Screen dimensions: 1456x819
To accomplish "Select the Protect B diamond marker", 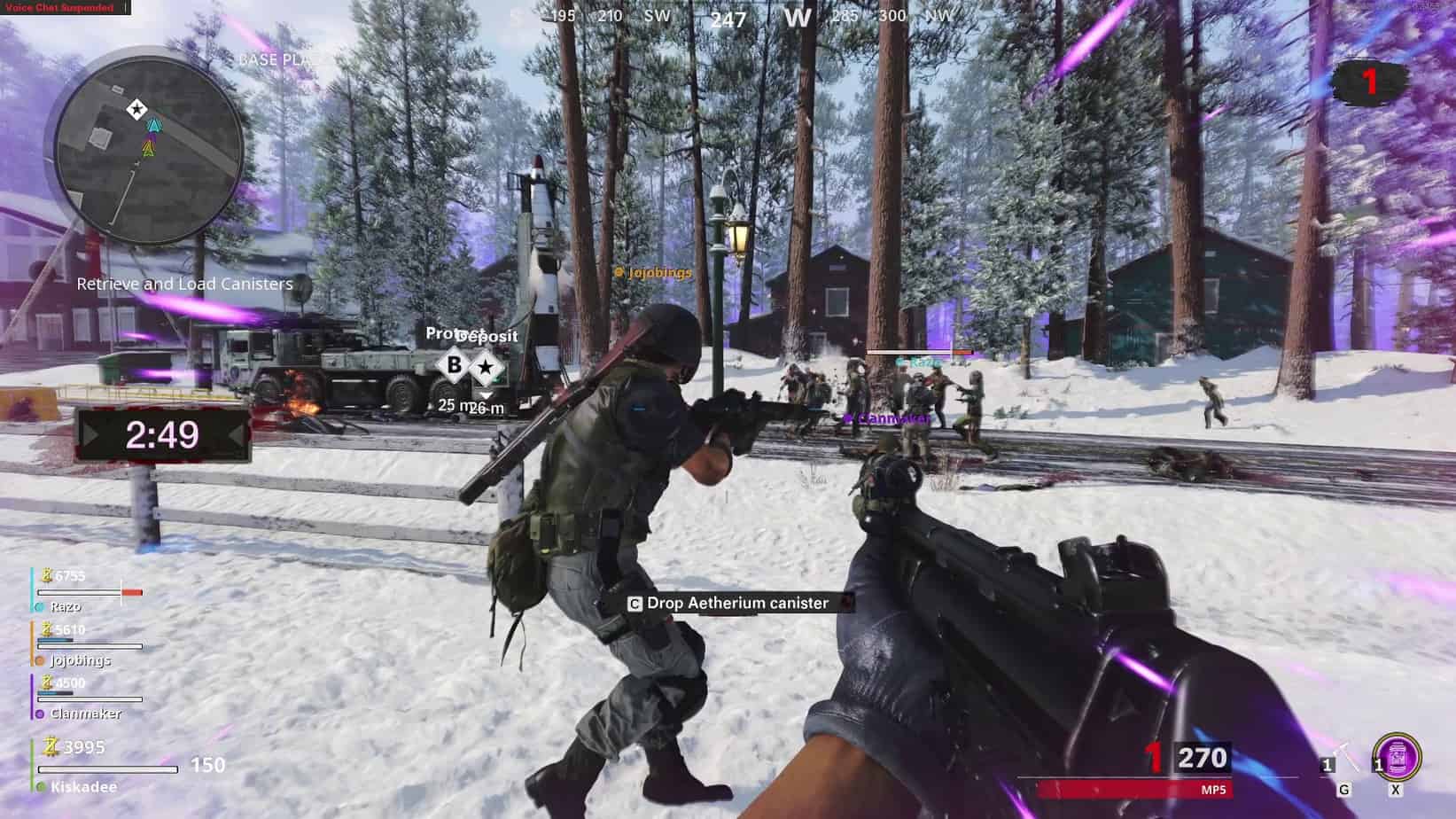I will click(455, 365).
